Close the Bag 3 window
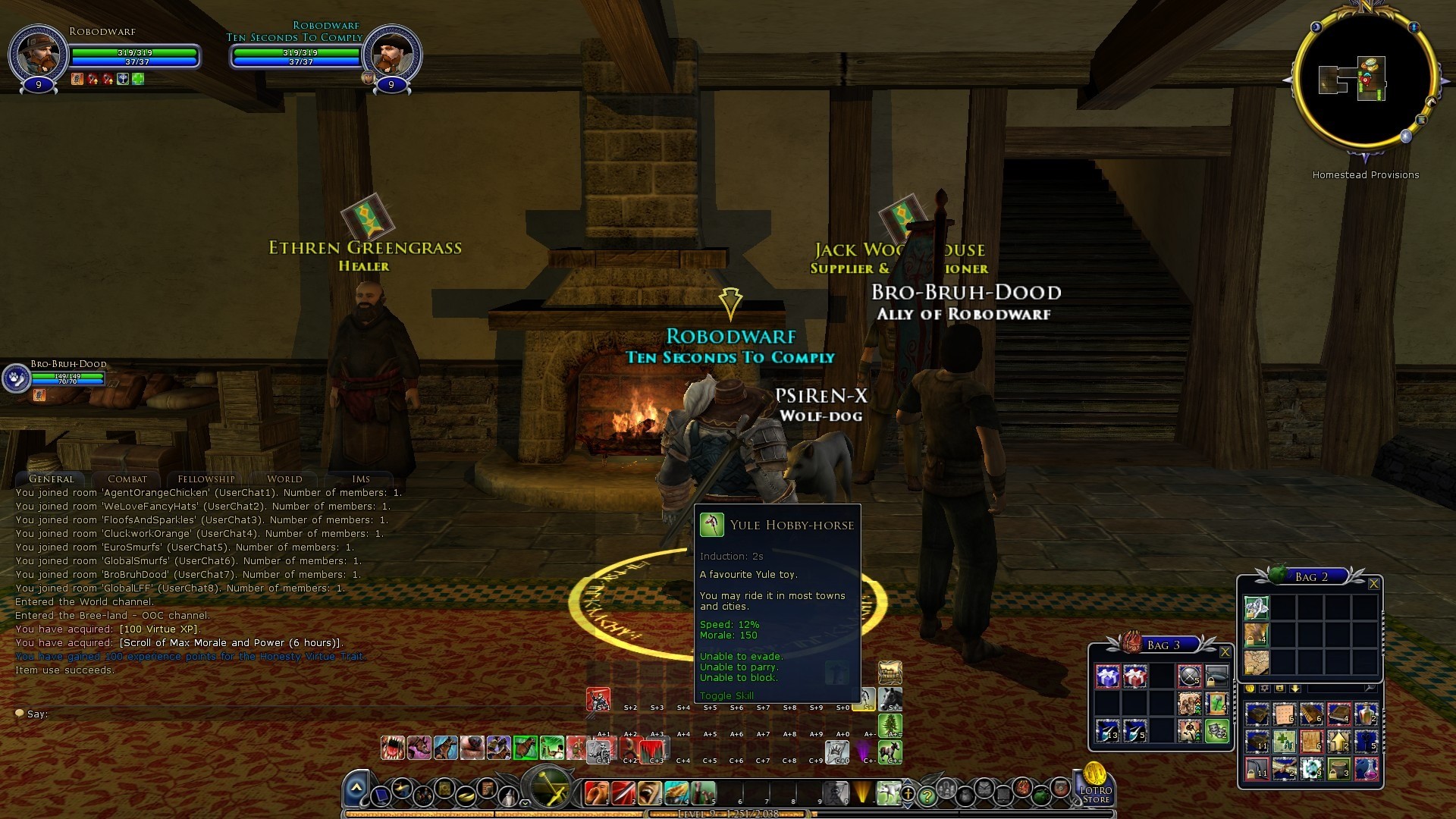 pyautogui.click(x=1225, y=651)
